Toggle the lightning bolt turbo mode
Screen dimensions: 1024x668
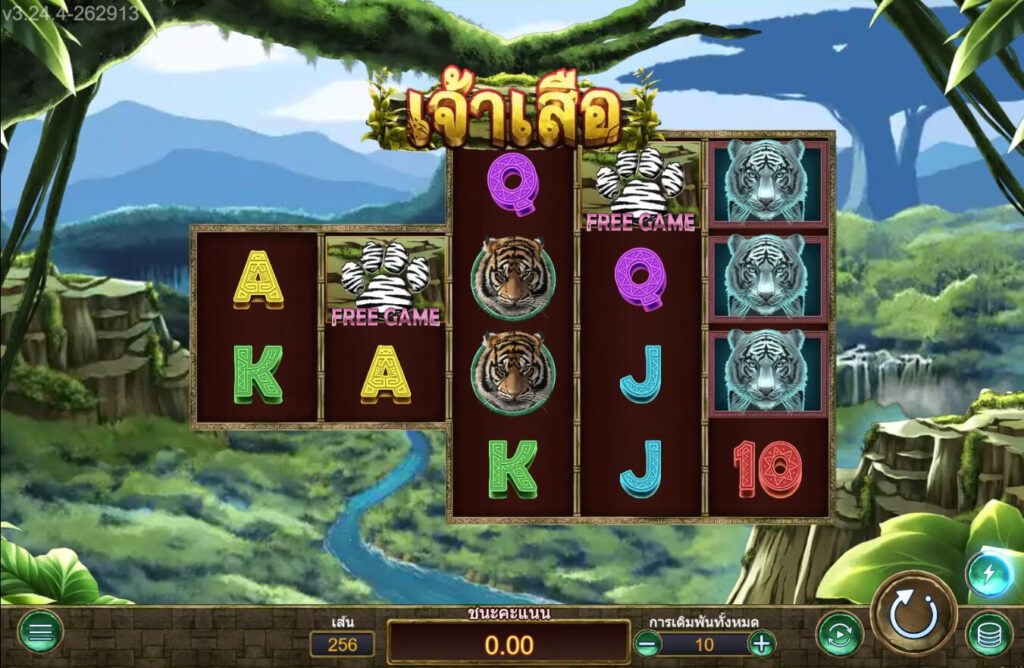click(987, 574)
